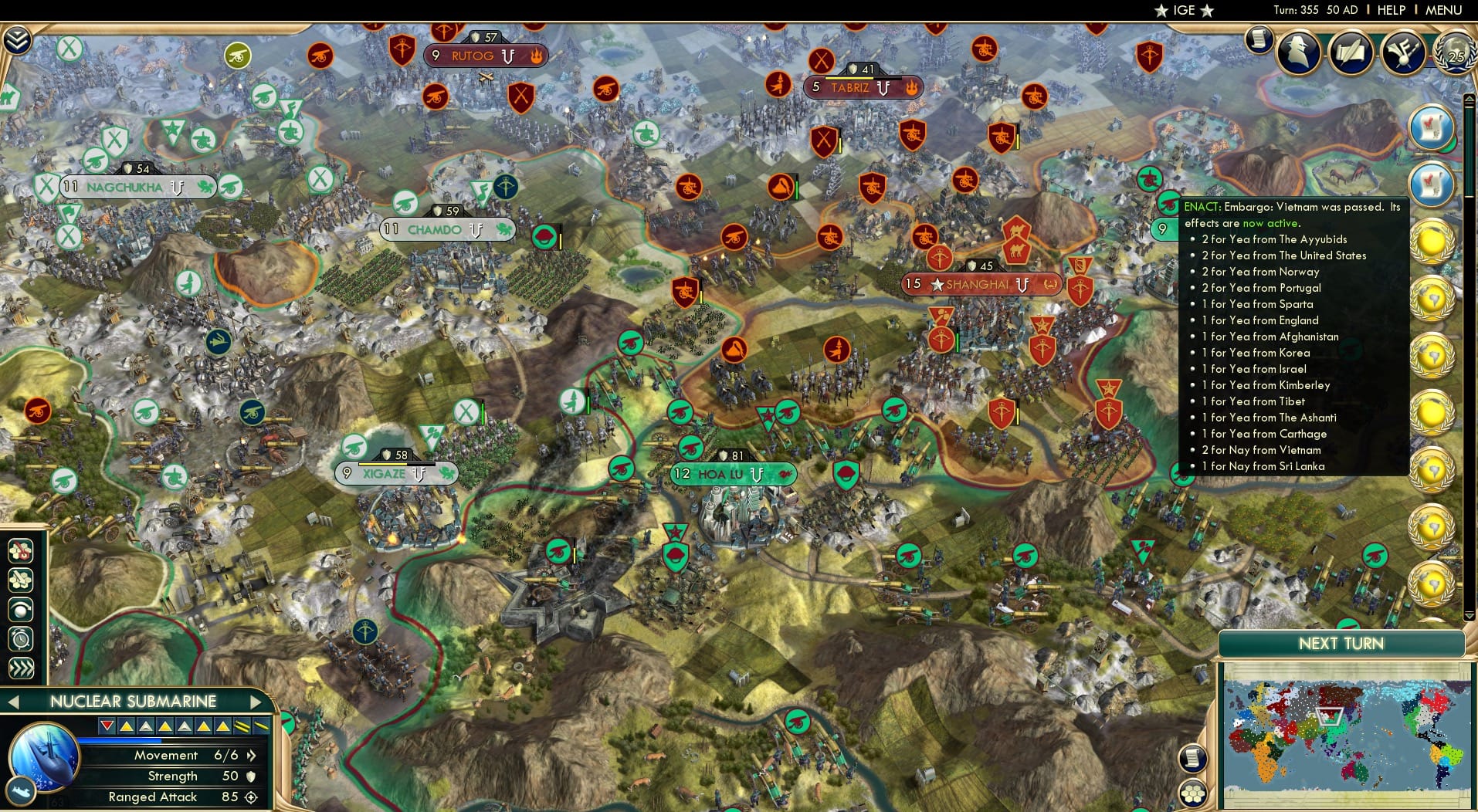The image size is (1478, 812).
Task: Toggle resource icons on the map
Action: [x=21, y=551]
